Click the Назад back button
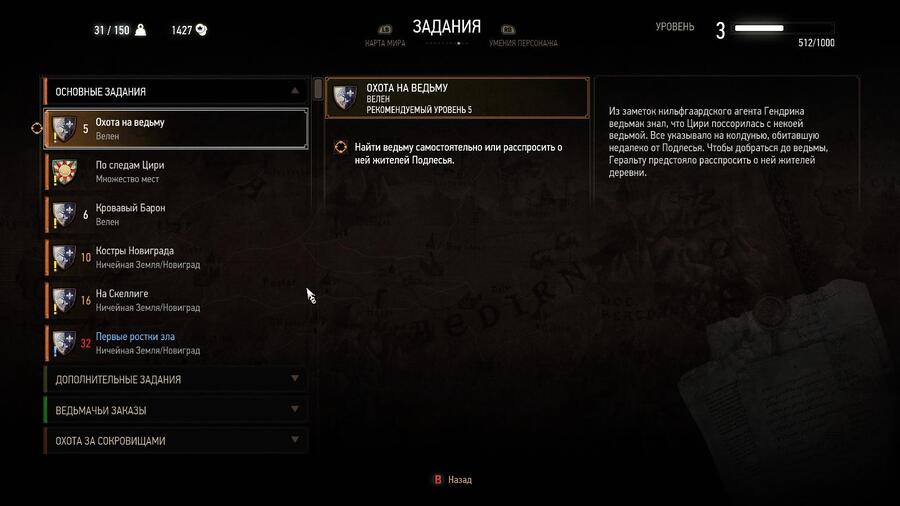The width and height of the screenshot is (900, 506). tap(452, 480)
